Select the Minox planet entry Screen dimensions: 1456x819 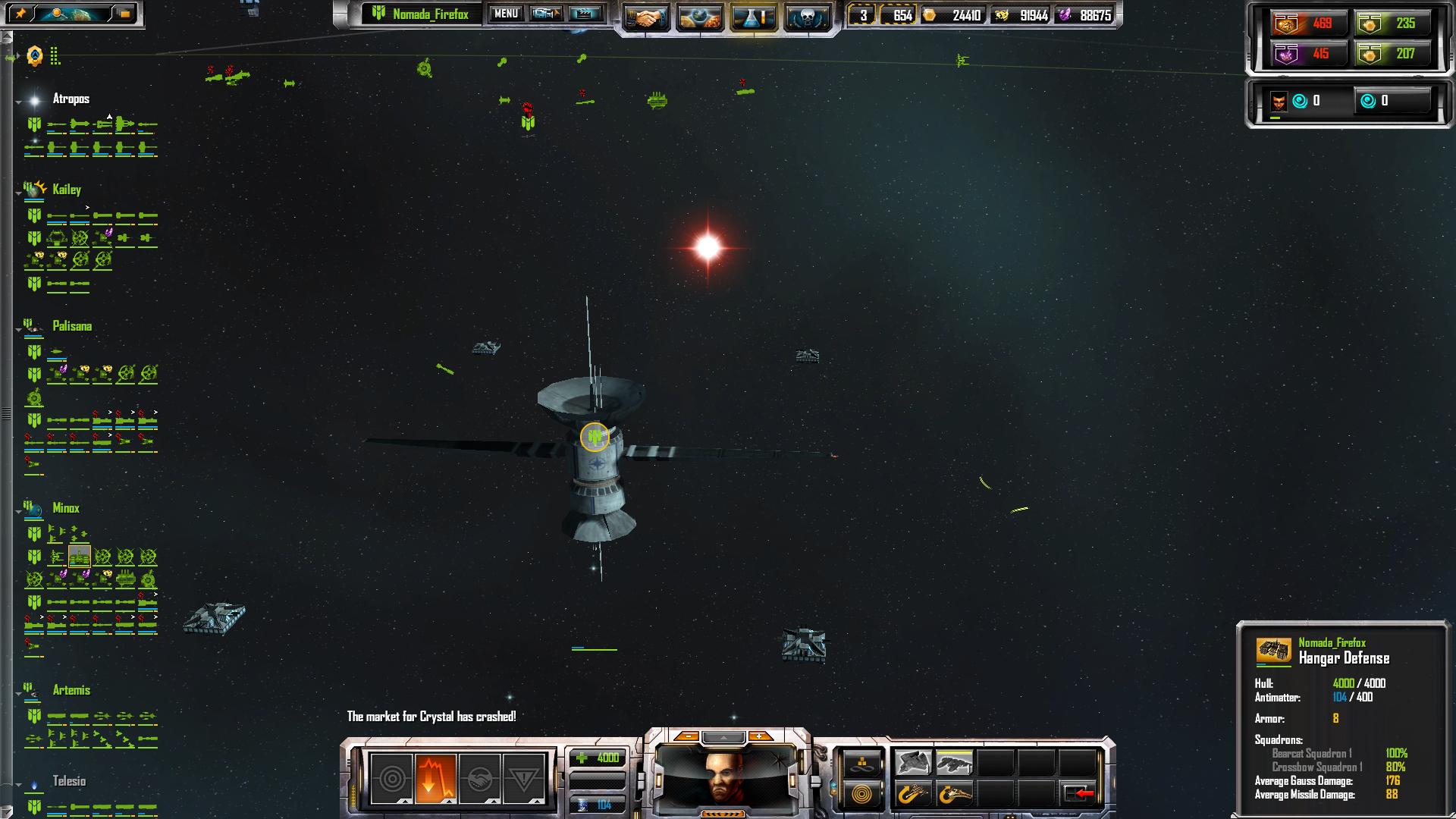pos(66,508)
